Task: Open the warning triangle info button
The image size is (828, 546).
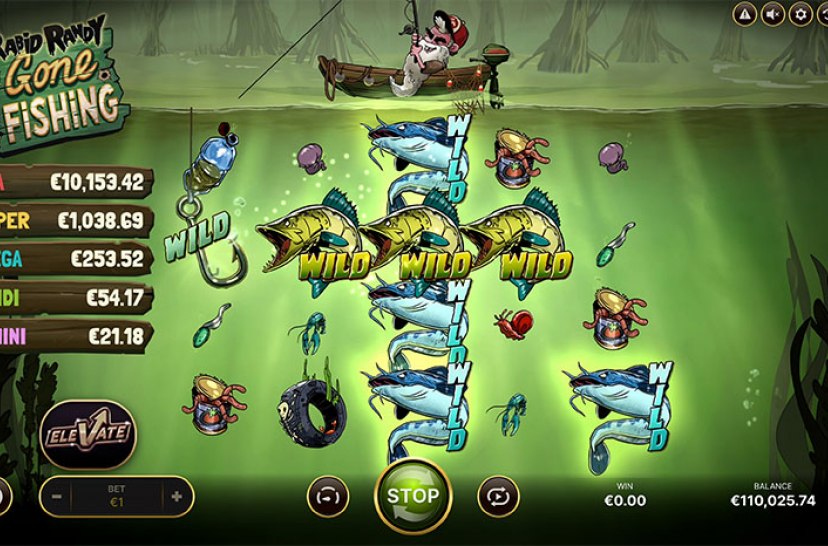Action: 744,14
